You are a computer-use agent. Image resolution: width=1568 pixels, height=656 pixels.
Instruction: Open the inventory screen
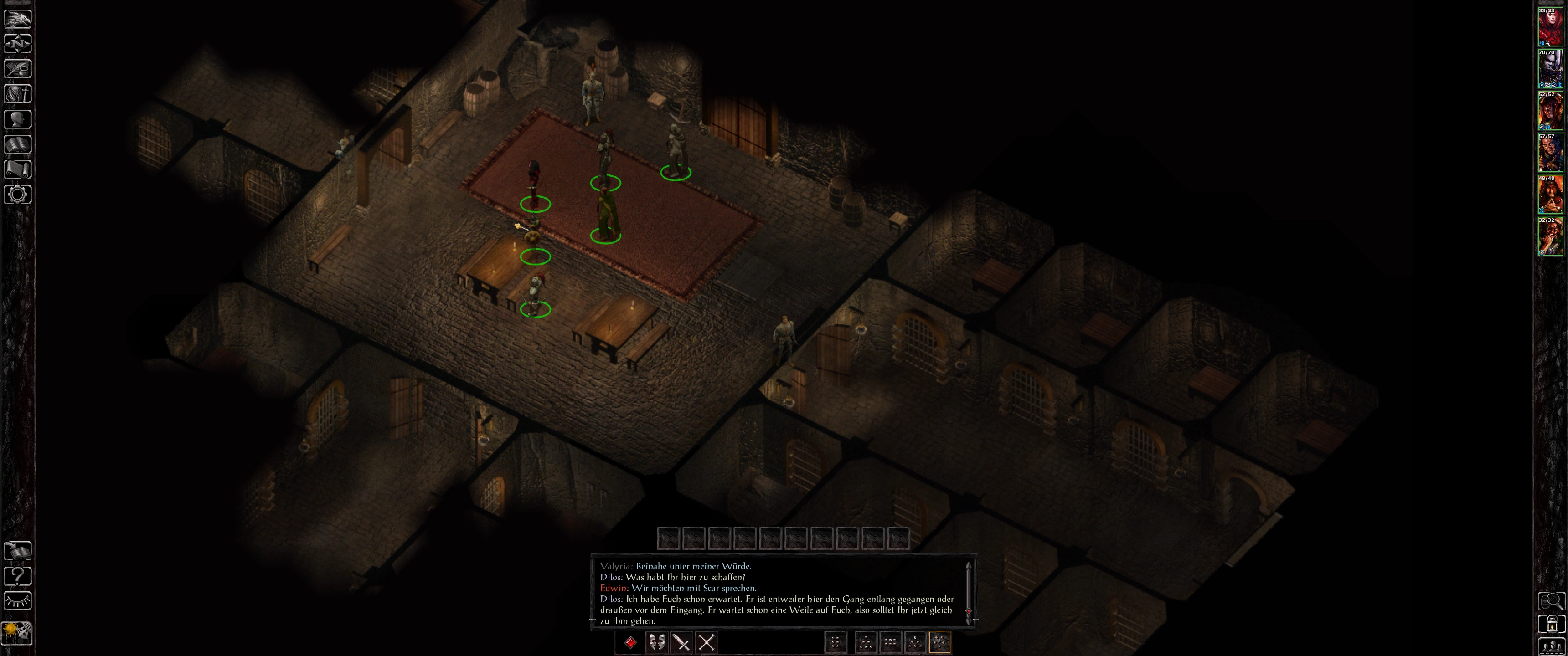tap(18, 94)
